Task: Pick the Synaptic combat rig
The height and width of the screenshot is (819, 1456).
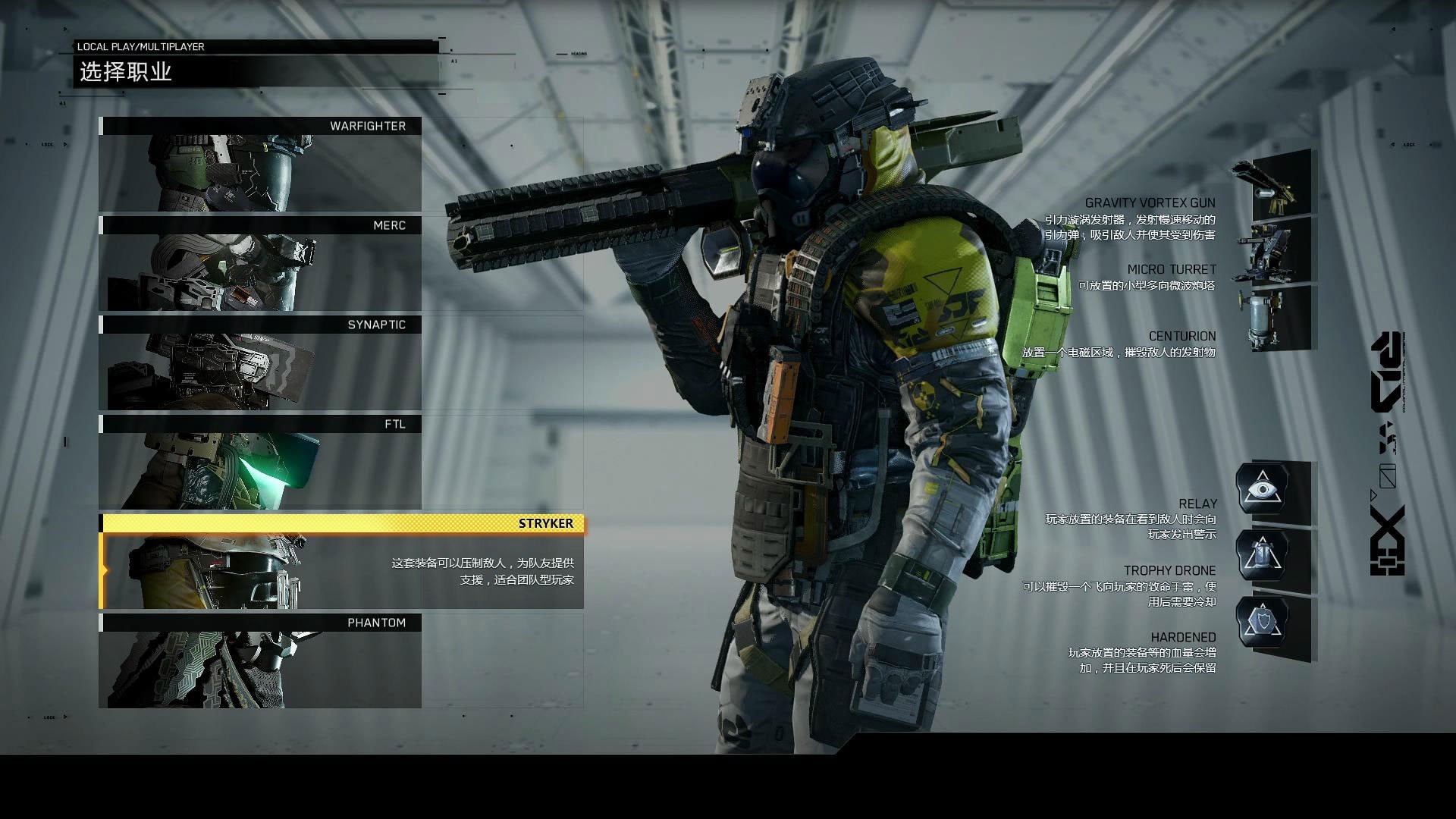Action: click(260, 363)
